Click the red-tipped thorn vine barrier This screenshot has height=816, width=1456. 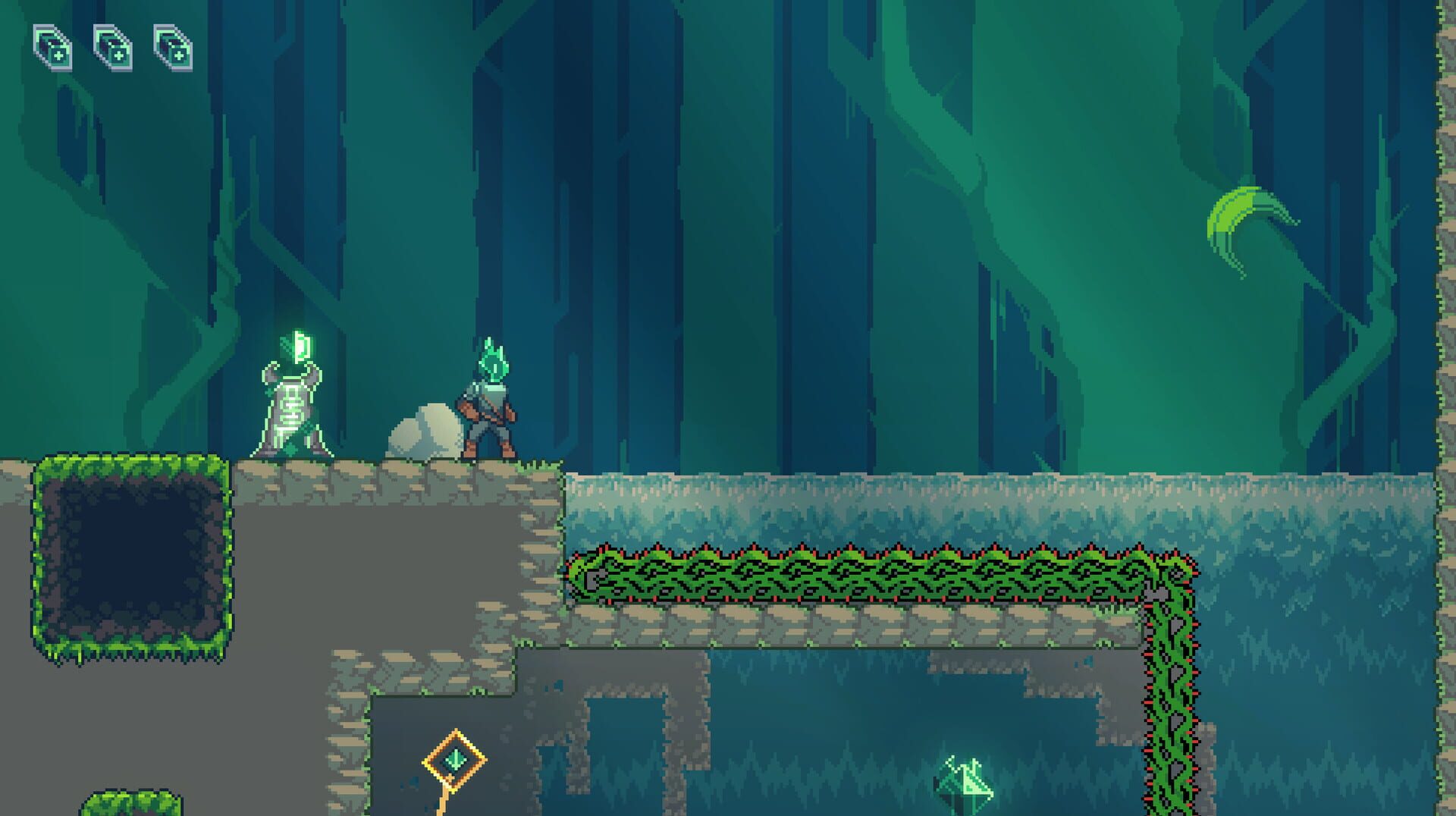[x=872, y=576]
